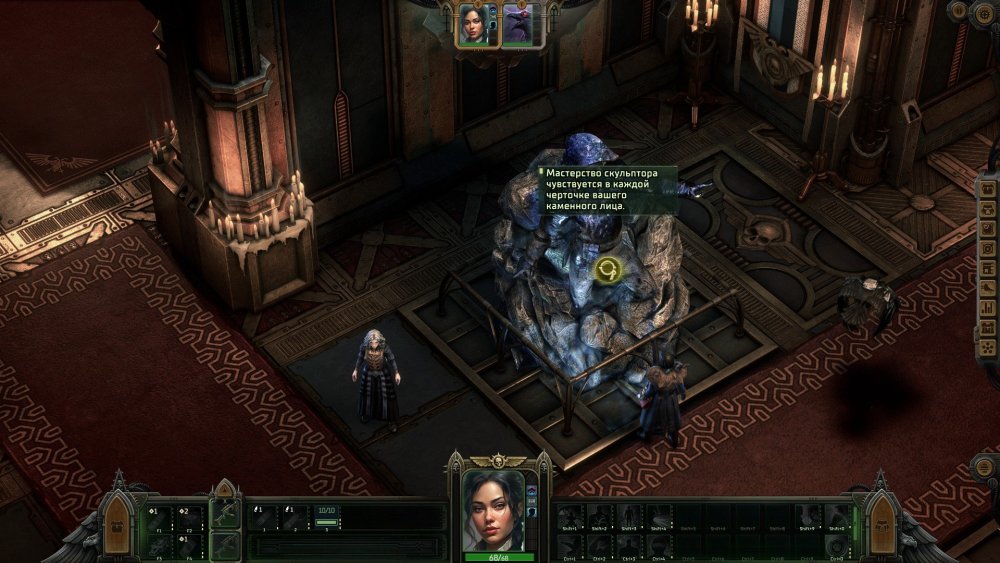Use the quick slot bound to F1
Screen dimensions: 1000x563
click(156, 516)
